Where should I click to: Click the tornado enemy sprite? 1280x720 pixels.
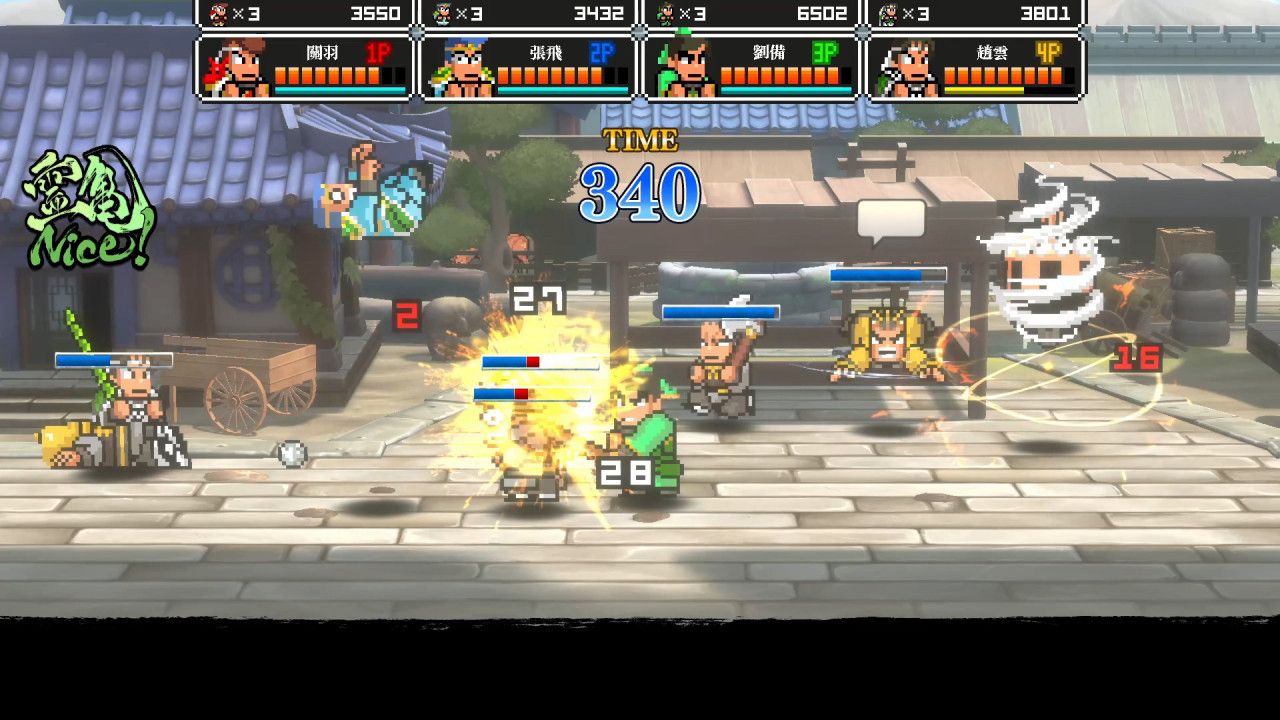pyautogui.click(x=1043, y=270)
